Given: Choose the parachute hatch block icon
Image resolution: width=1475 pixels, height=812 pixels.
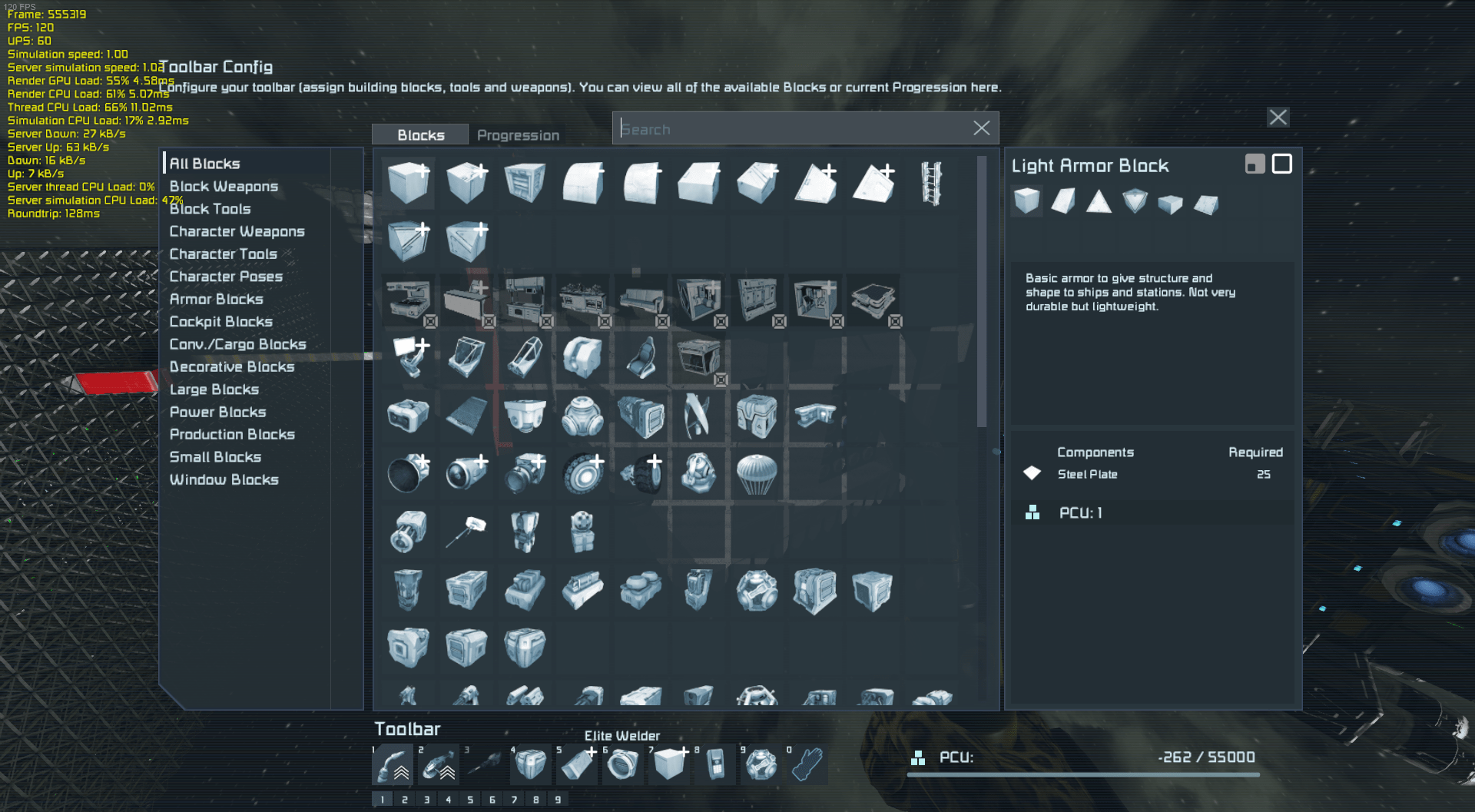Looking at the screenshot, I should coord(757,474).
